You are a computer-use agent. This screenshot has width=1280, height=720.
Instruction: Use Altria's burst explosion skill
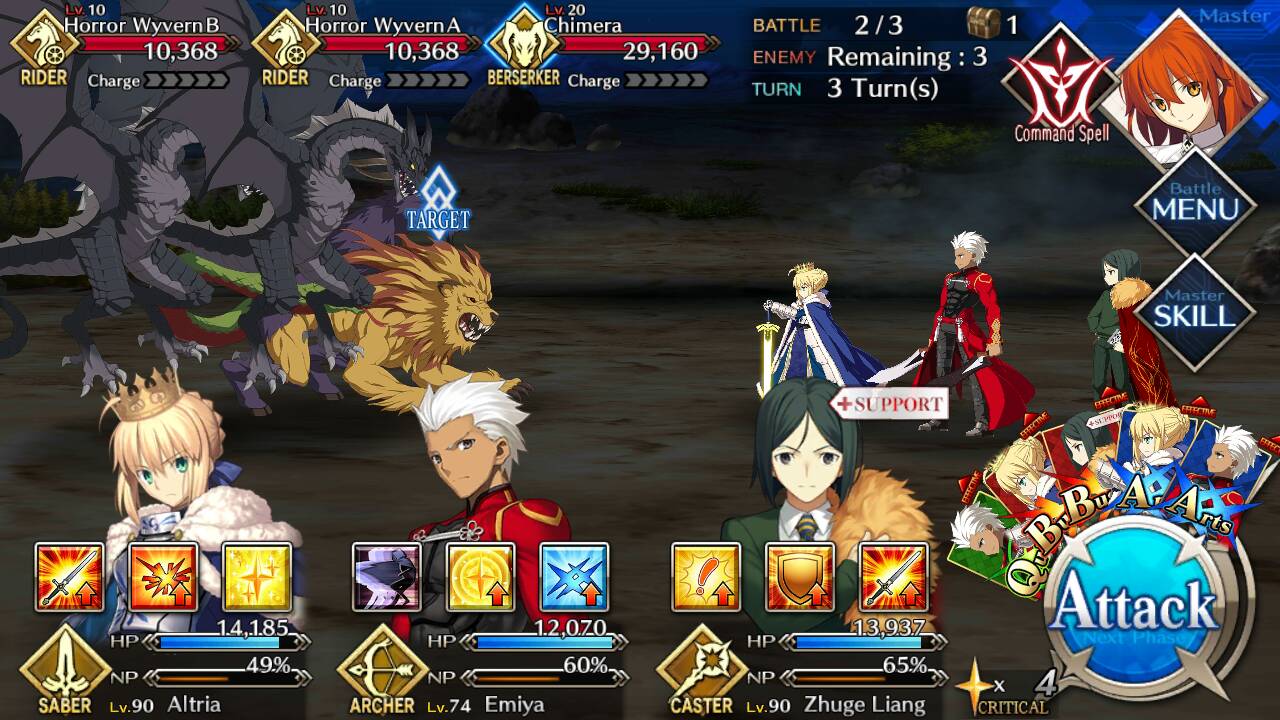[x=163, y=577]
